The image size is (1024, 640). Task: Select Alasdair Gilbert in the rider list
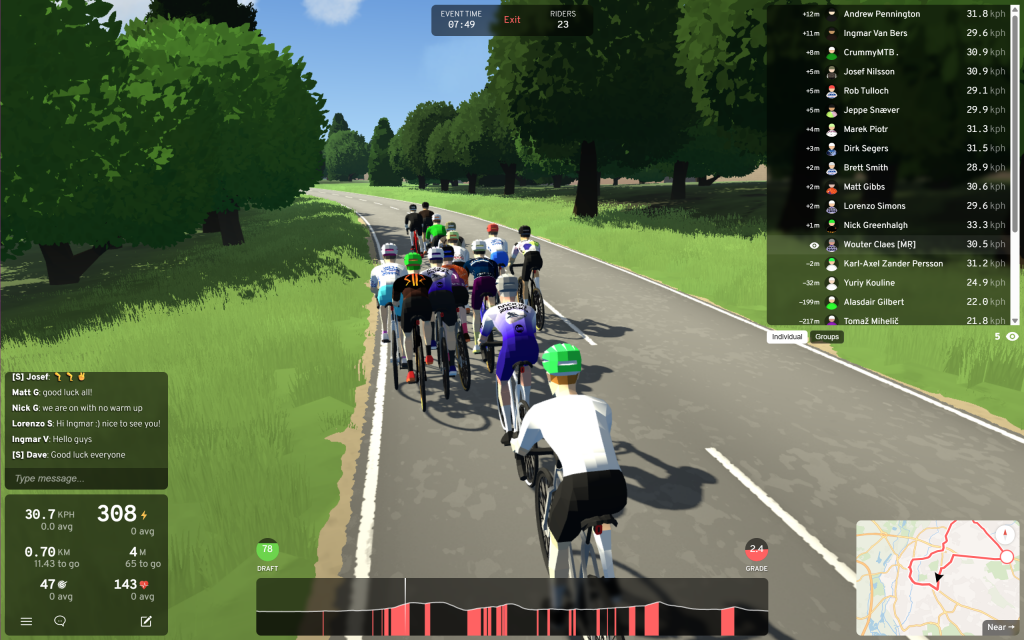[874, 302]
